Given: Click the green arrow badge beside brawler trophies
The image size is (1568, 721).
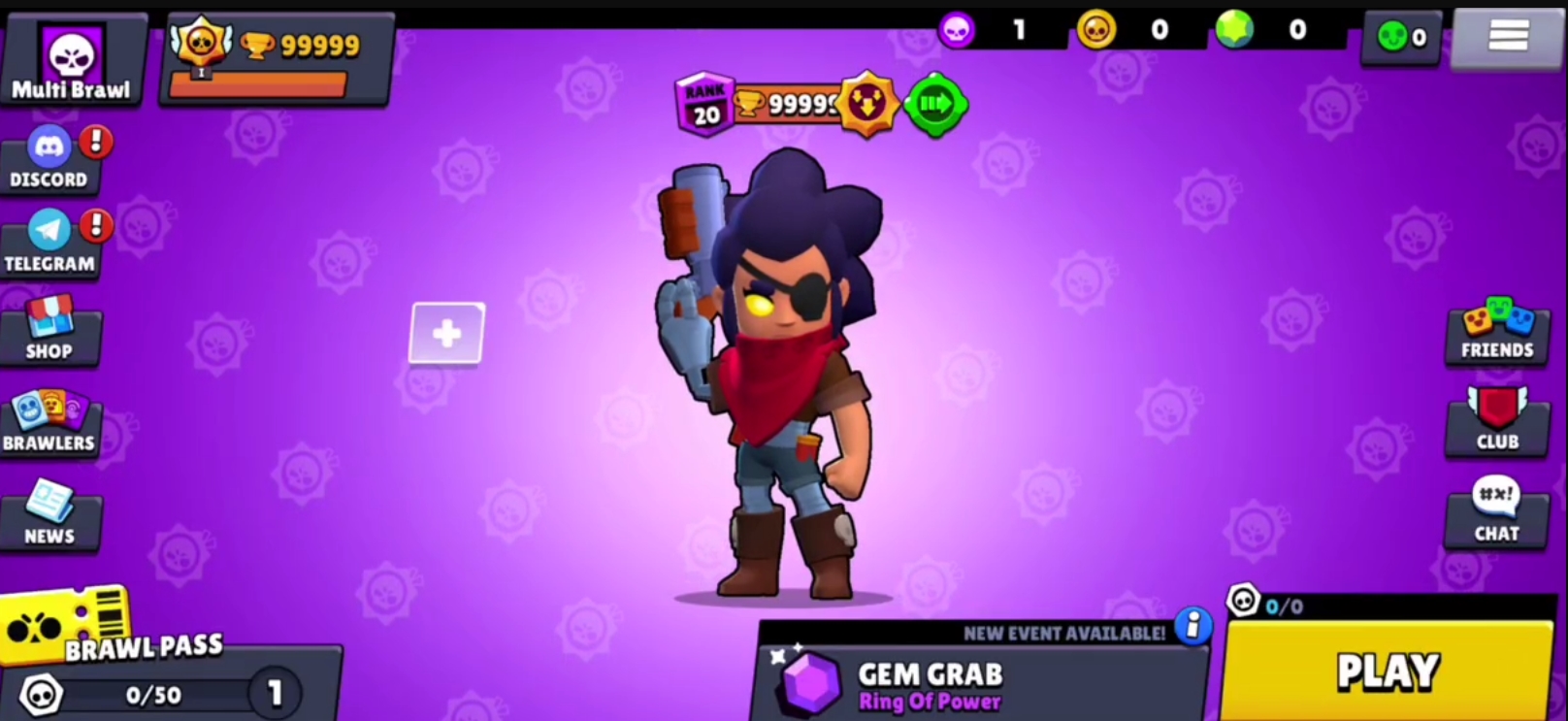Looking at the screenshot, I should pos(935,104).
